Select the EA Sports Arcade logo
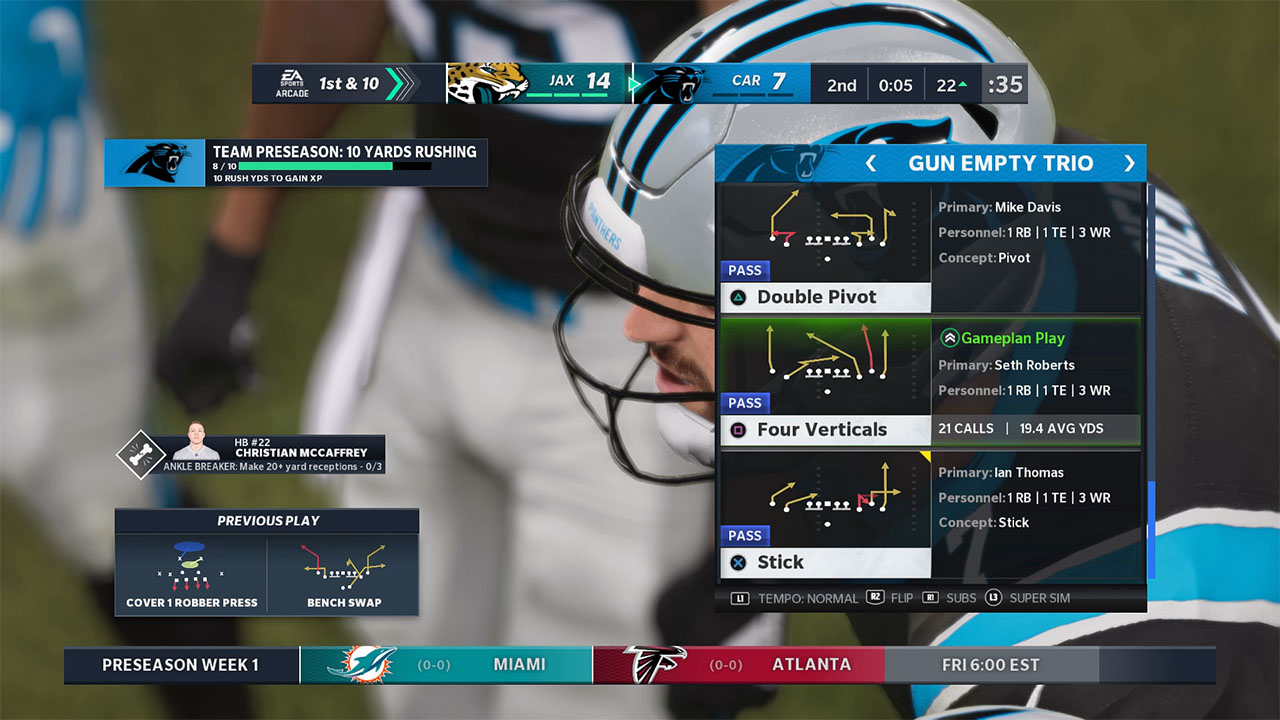1280x720 pixels. [291, 84]
